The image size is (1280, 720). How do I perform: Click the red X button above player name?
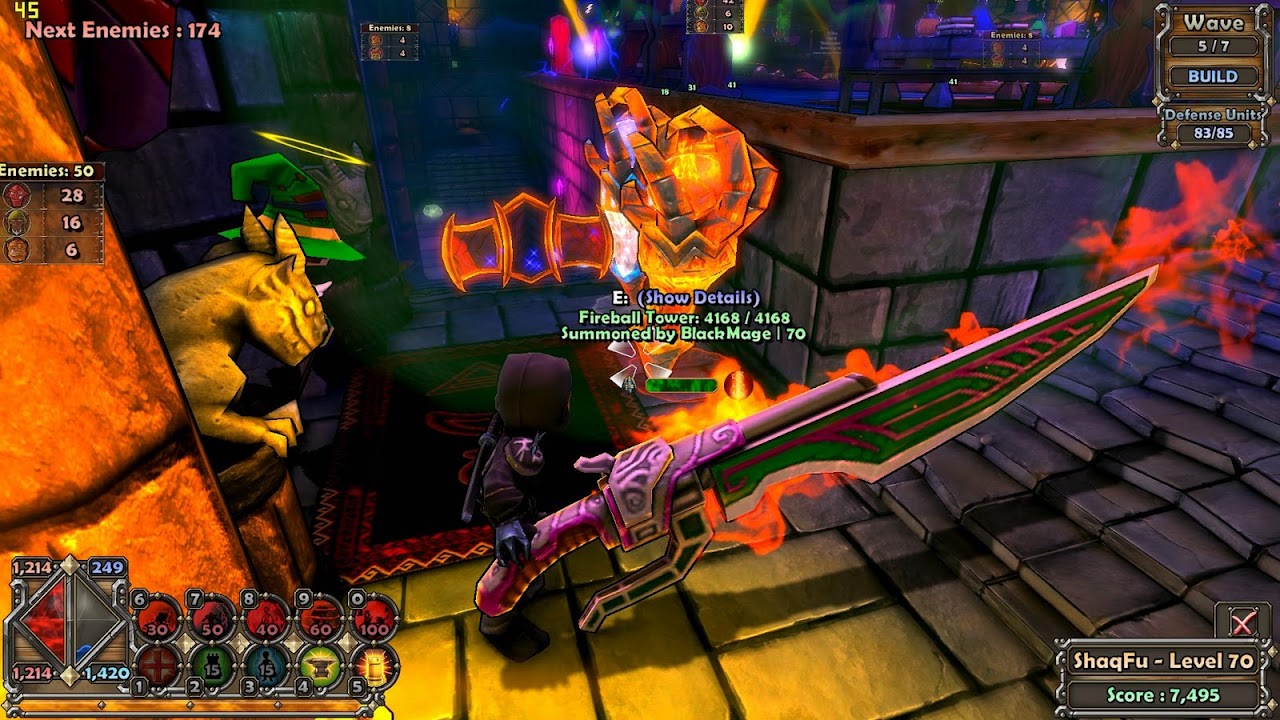[1242, 623]
